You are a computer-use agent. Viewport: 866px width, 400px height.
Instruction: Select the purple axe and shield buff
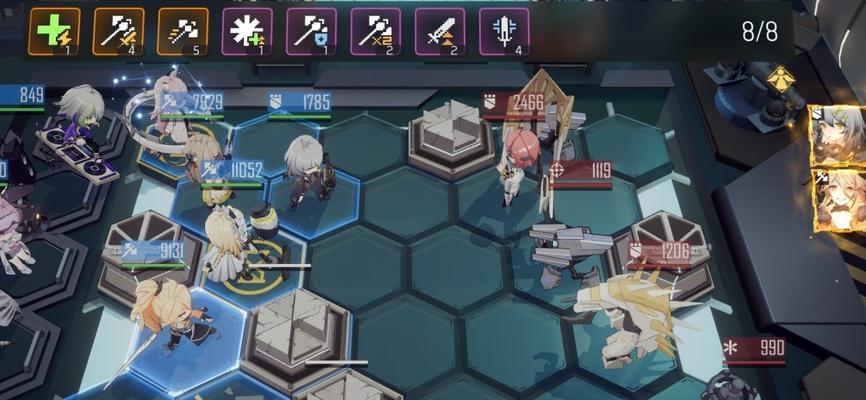pyautogui.click(x=311, y=31)
